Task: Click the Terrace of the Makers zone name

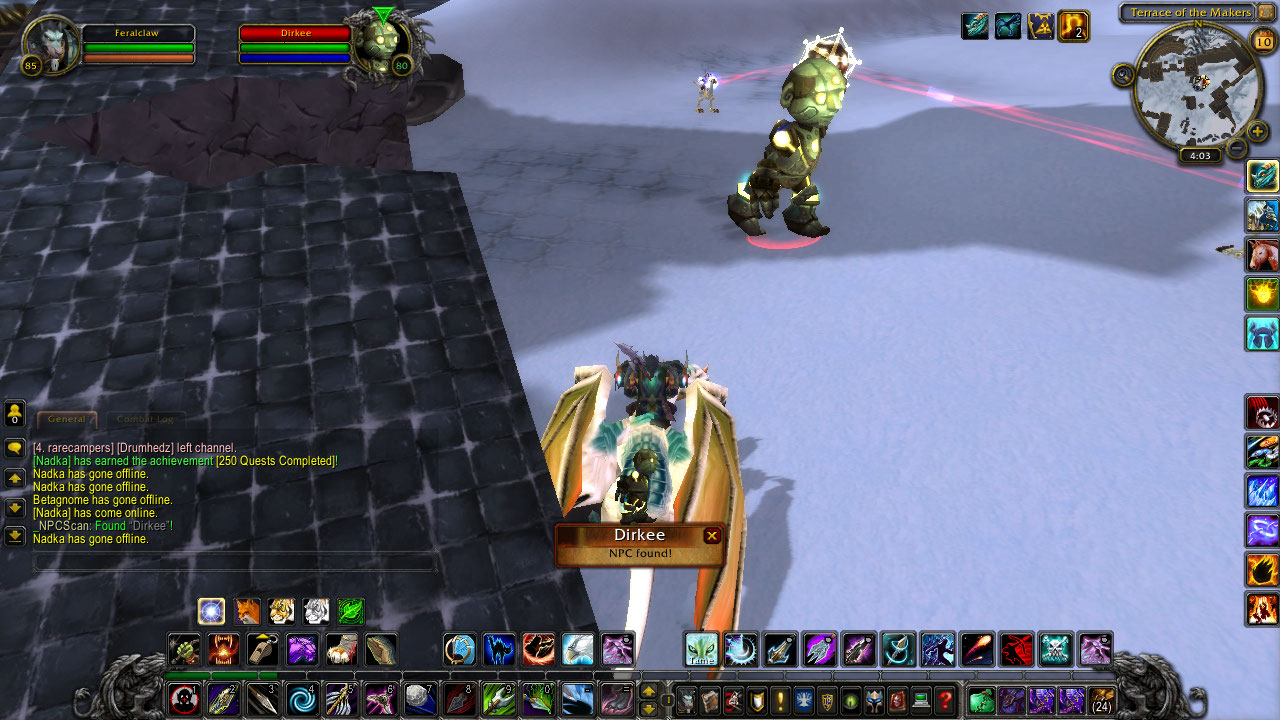Action: click(x=1192, y=11)
